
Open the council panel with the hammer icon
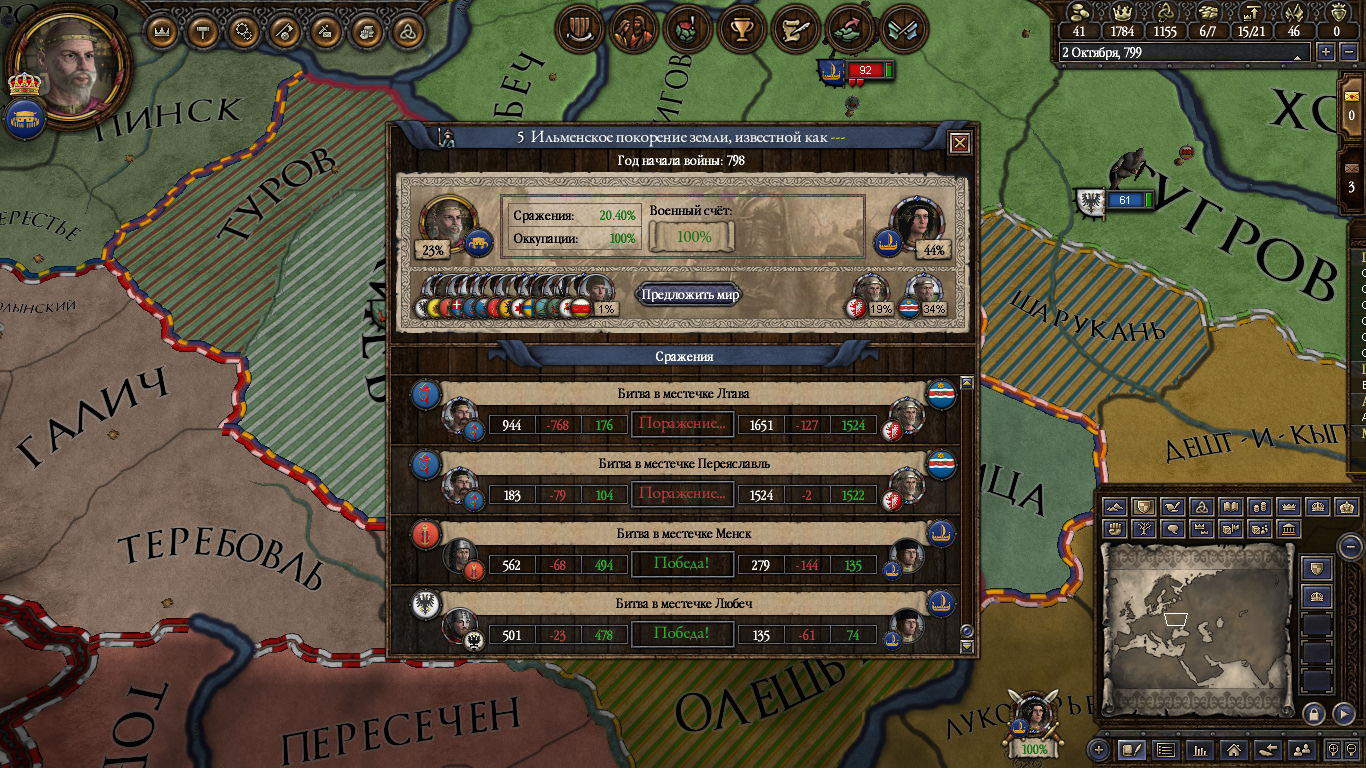click(x=203, y=31)
